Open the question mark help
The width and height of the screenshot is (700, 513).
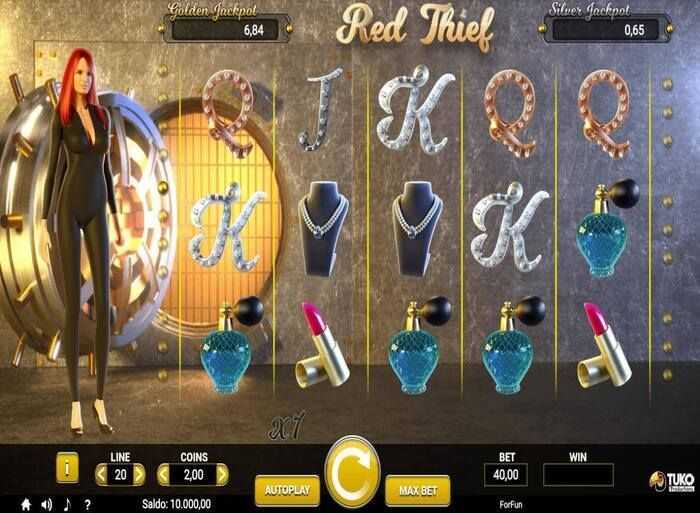pyautogui.click(x=88, y=503)
